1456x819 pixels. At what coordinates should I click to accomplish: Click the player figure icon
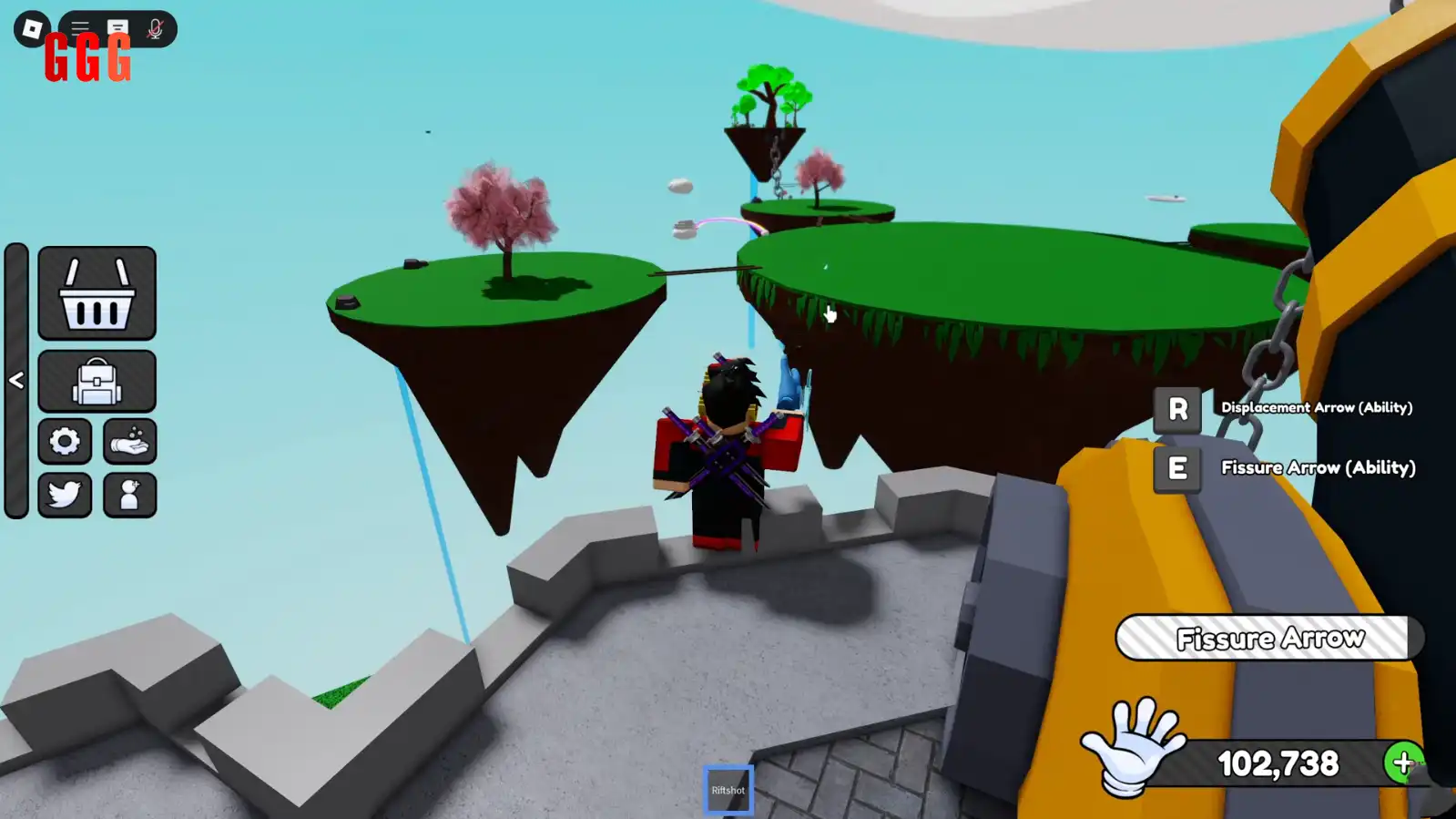[129, 495]
